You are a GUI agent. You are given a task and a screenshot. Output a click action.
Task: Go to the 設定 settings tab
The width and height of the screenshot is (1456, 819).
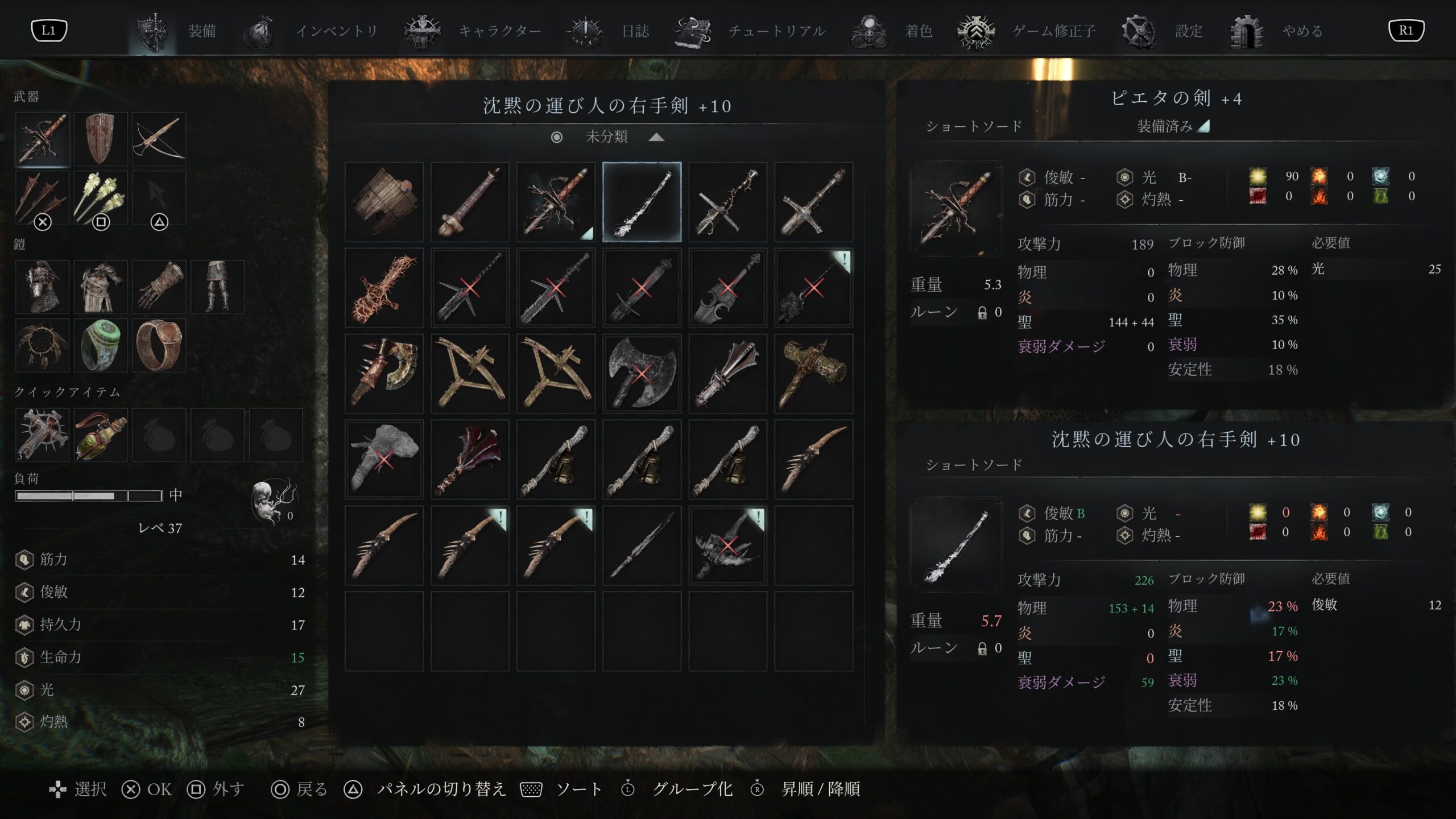(x=1188, y=31)
